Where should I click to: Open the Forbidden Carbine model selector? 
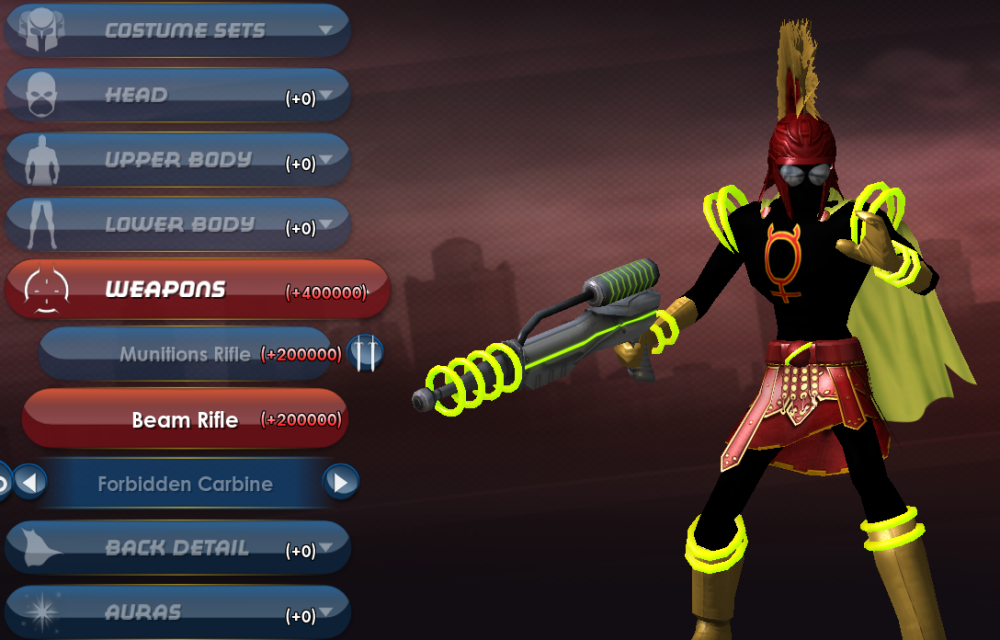(x=185, y=484)
